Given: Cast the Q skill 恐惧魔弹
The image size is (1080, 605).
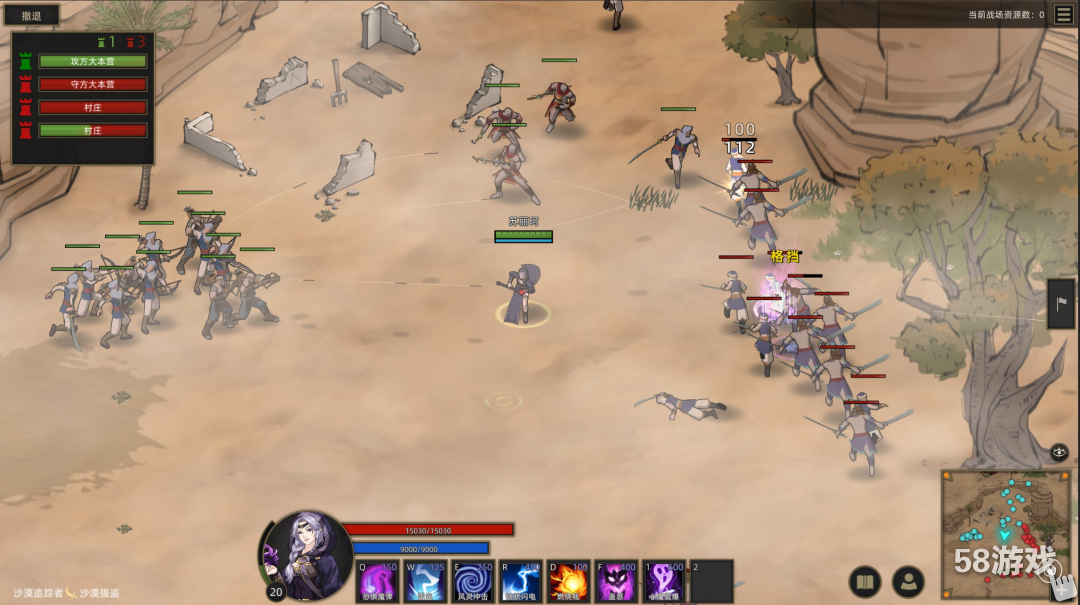Looking at the screenshot, I should pyautogui.click(x=378, y=582).
